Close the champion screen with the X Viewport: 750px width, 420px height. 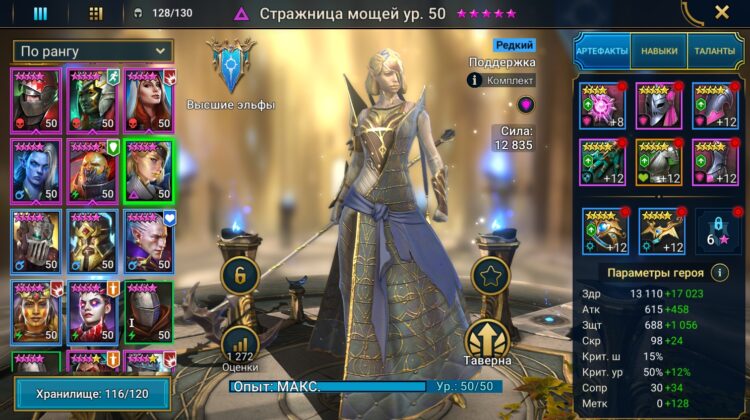click(722, 13)
